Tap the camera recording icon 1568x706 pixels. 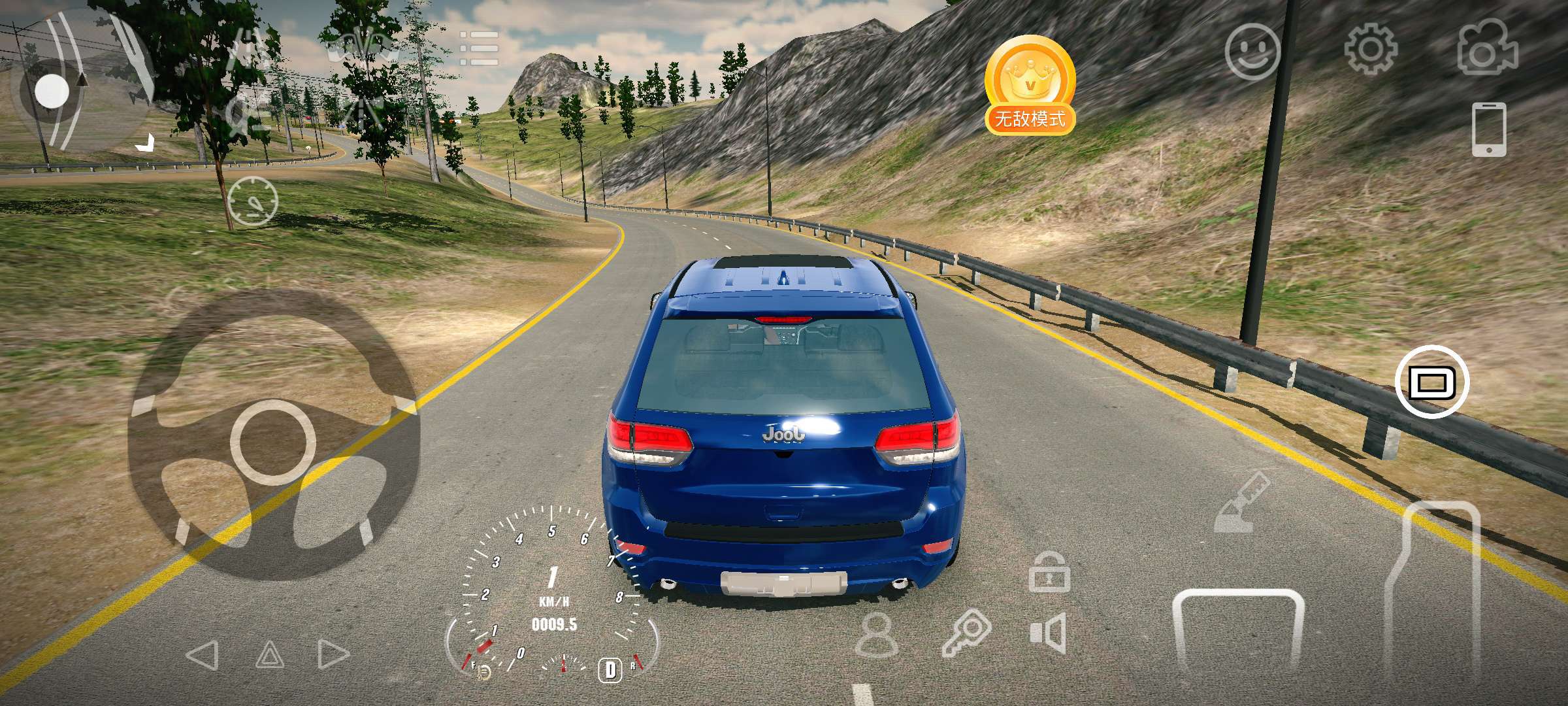point(1488,48)
